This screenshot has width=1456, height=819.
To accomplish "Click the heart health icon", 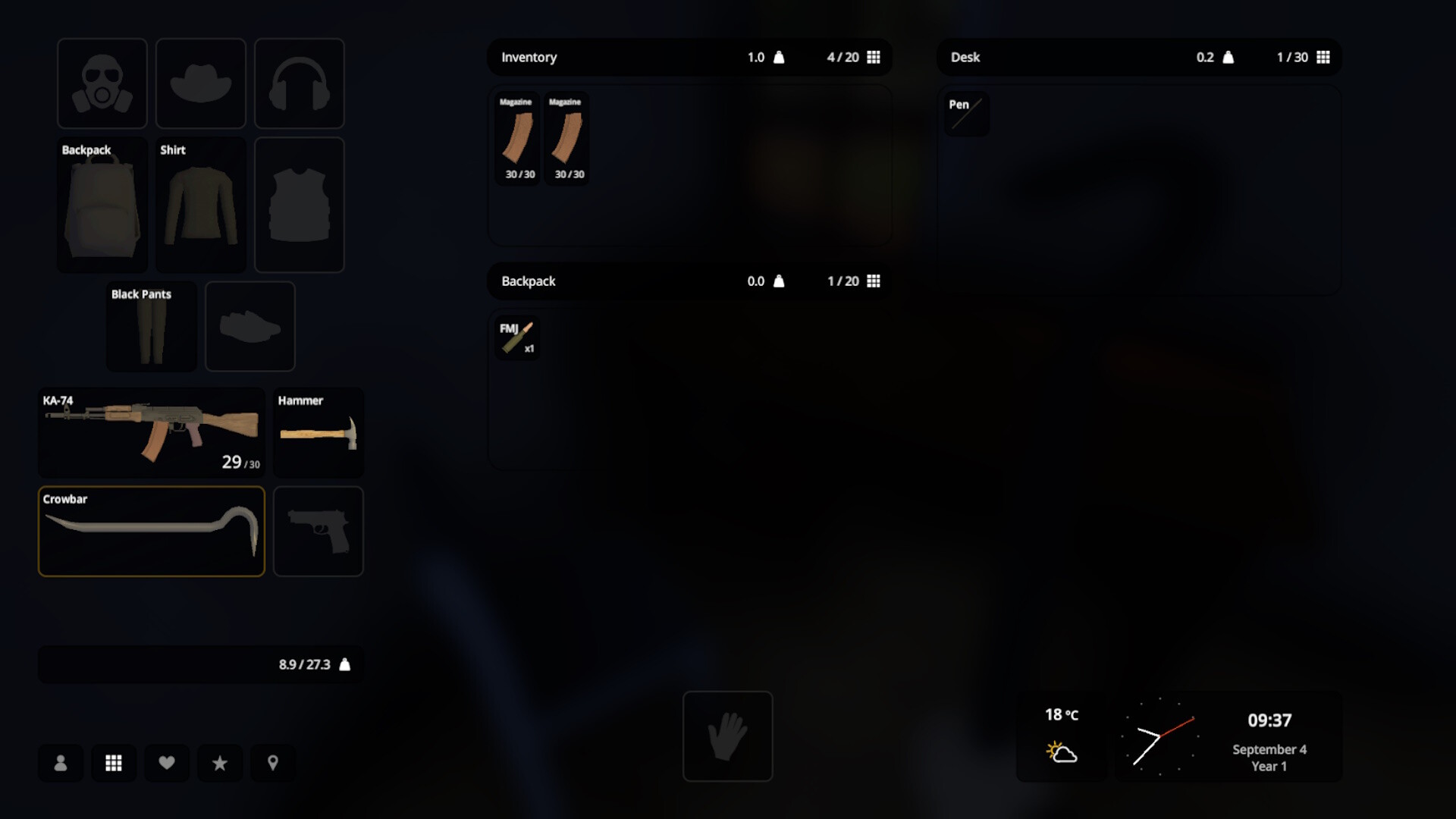I will 167,764.
